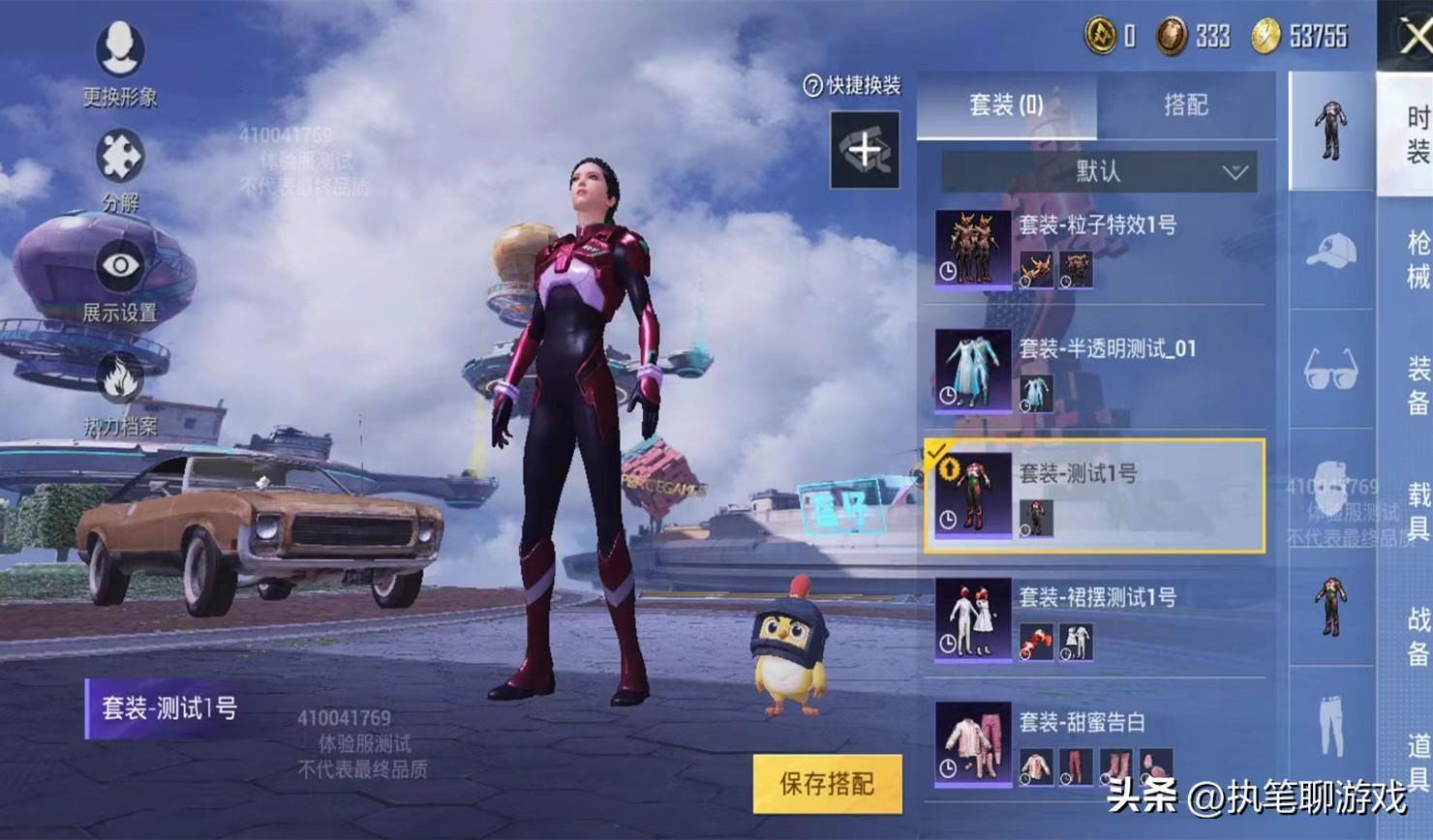The image size is (1433, 840).
Task: Add a quick outfit slot with plus
Action: [x=865, y=150]
